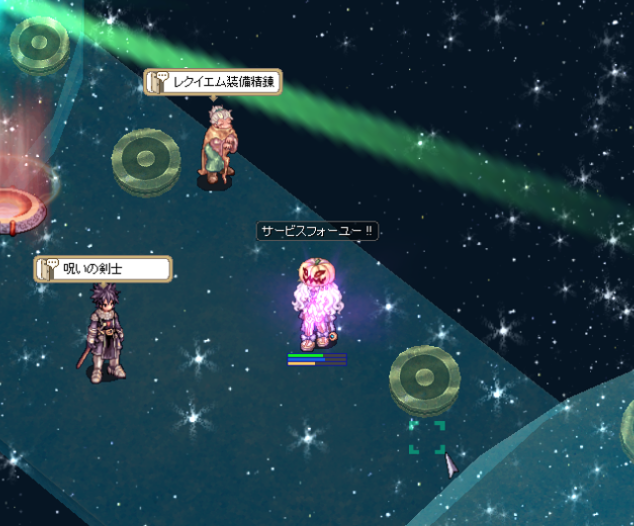
Task: Click the レクイエム装備精錬 NPC name tag
Action: [x=213, y=82]
